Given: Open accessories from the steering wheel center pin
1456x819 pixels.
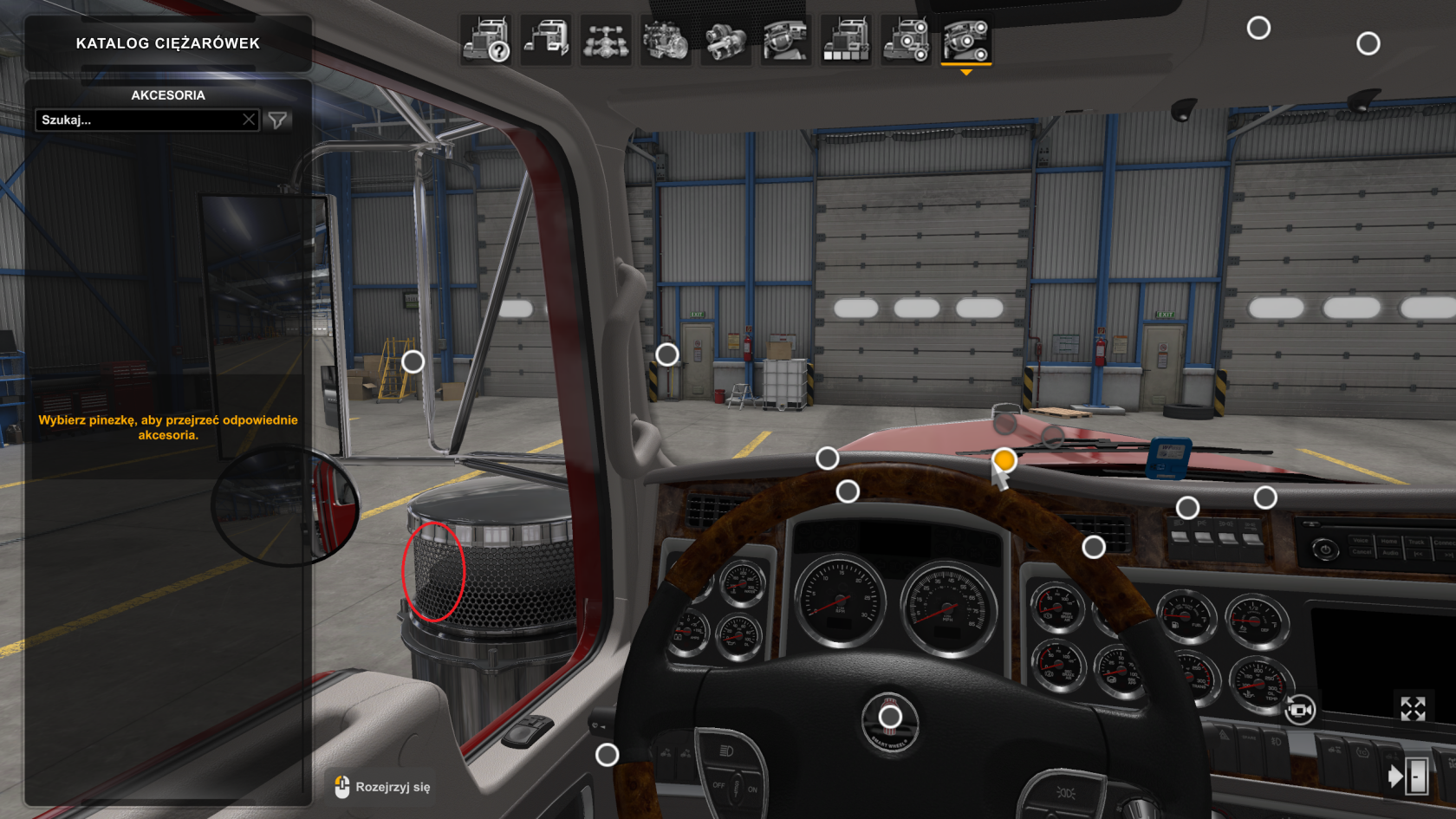Looking at the screenshot, I should [x=889, y=718].
